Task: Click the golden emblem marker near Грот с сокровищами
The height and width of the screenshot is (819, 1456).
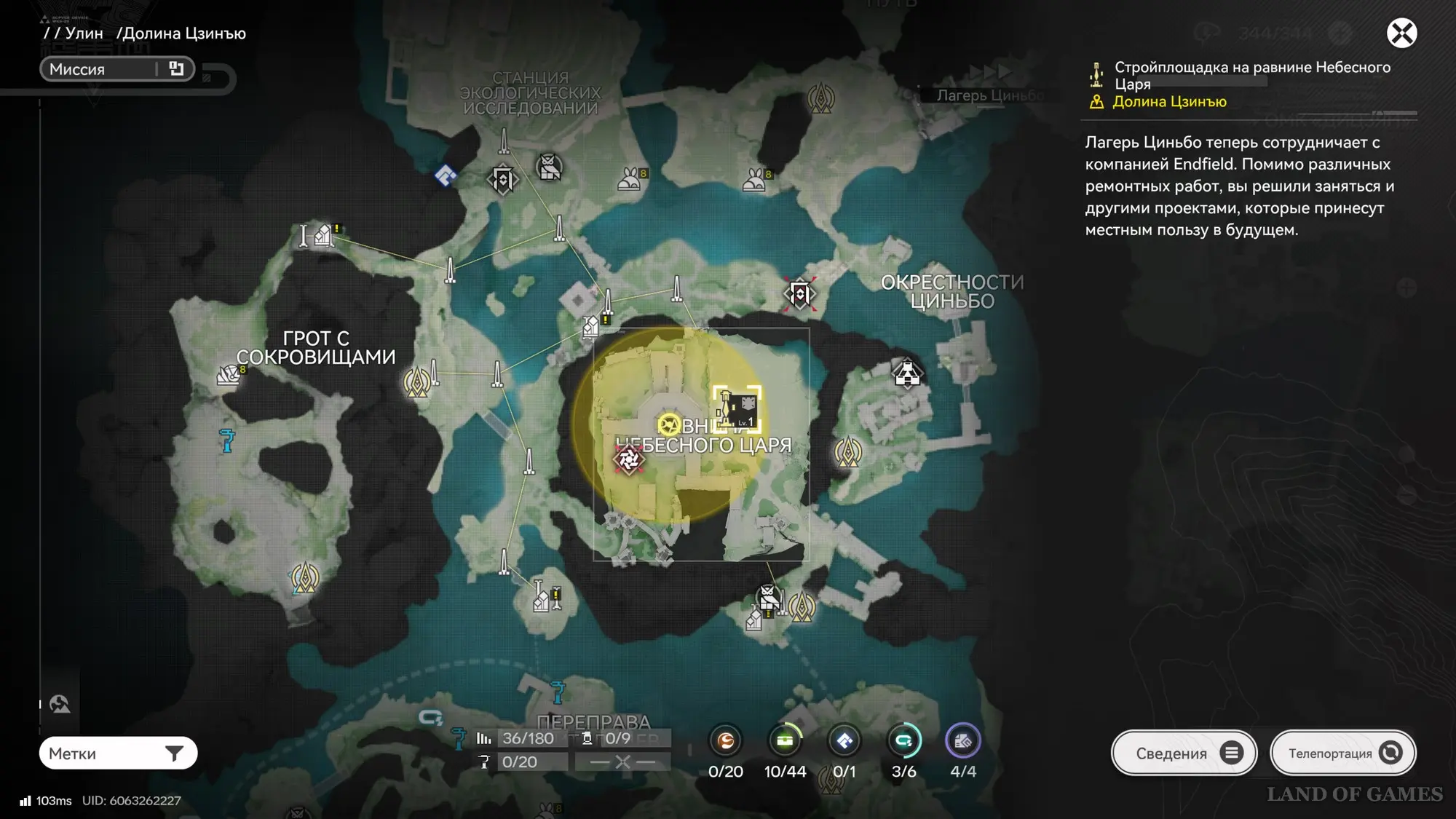Action: [417, 381]
